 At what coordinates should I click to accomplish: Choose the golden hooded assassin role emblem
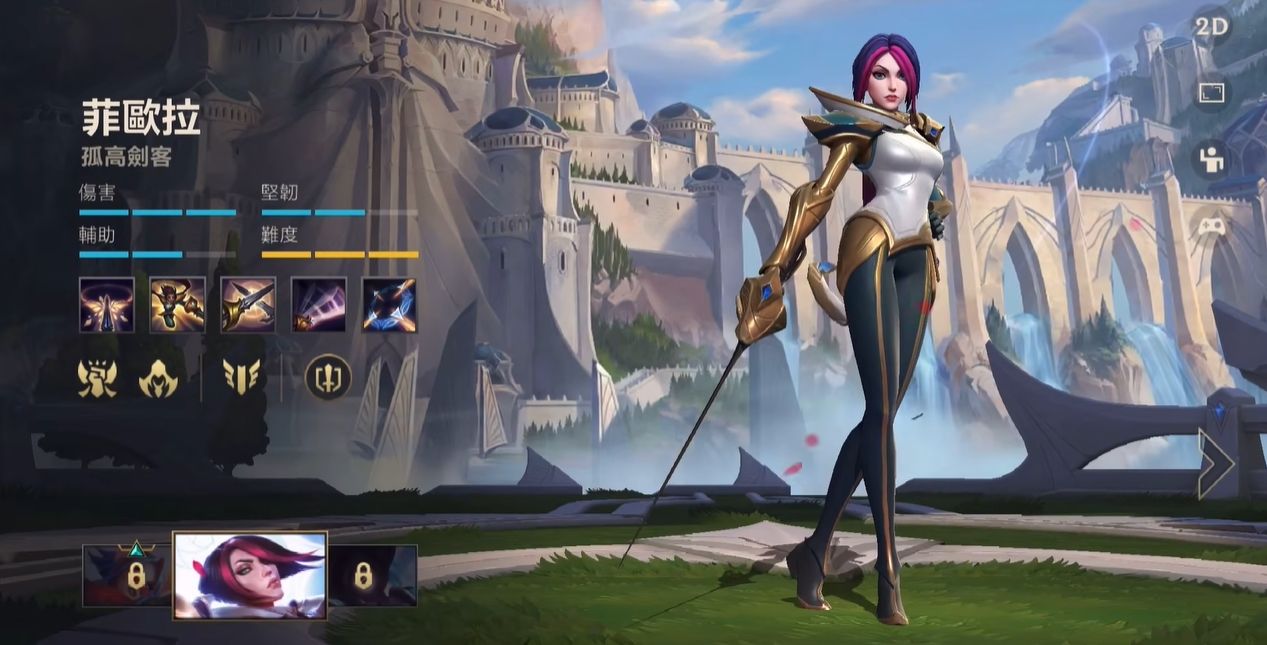[158, 378]
